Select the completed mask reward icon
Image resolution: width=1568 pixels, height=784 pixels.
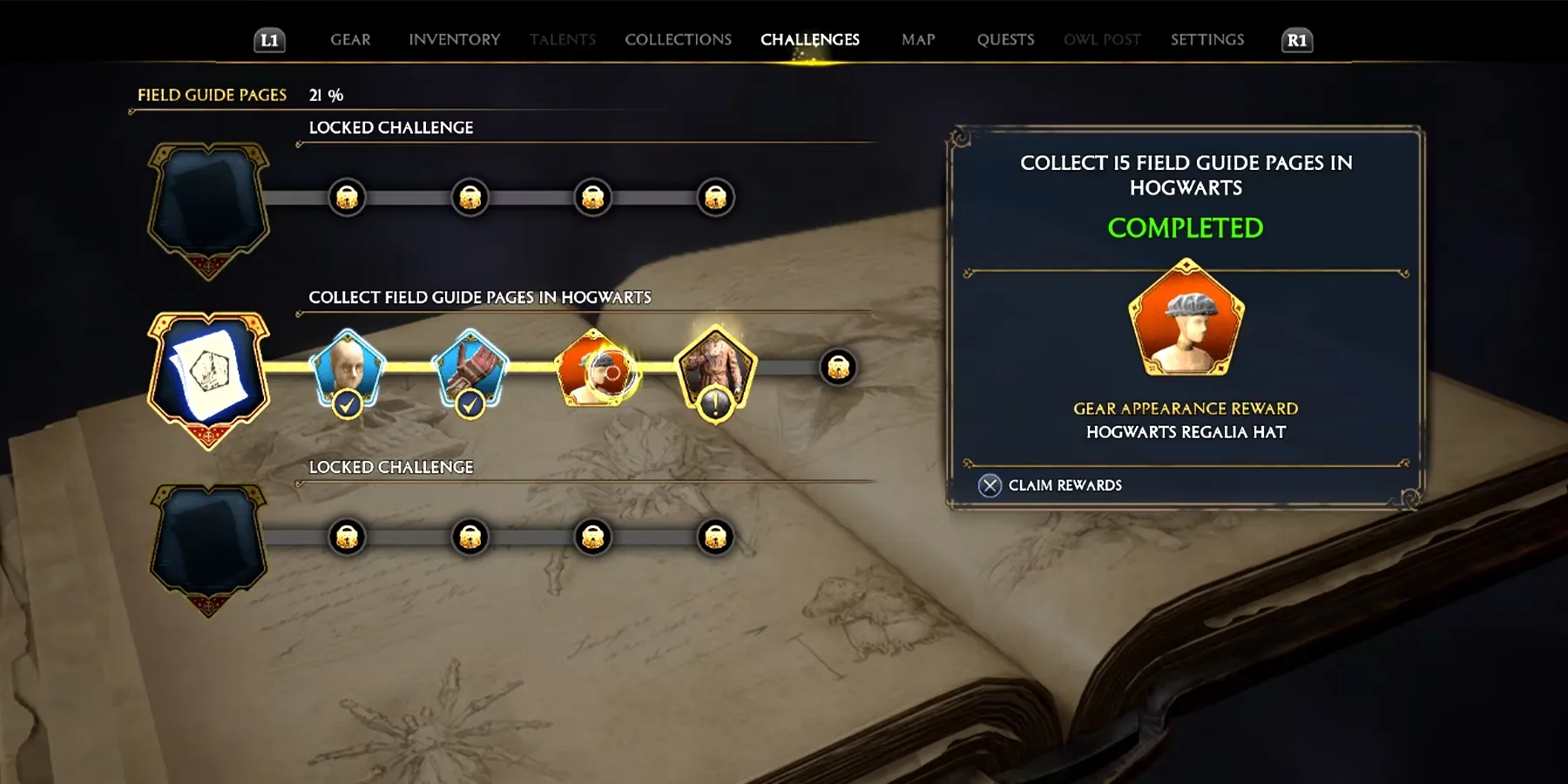(348, 369)
